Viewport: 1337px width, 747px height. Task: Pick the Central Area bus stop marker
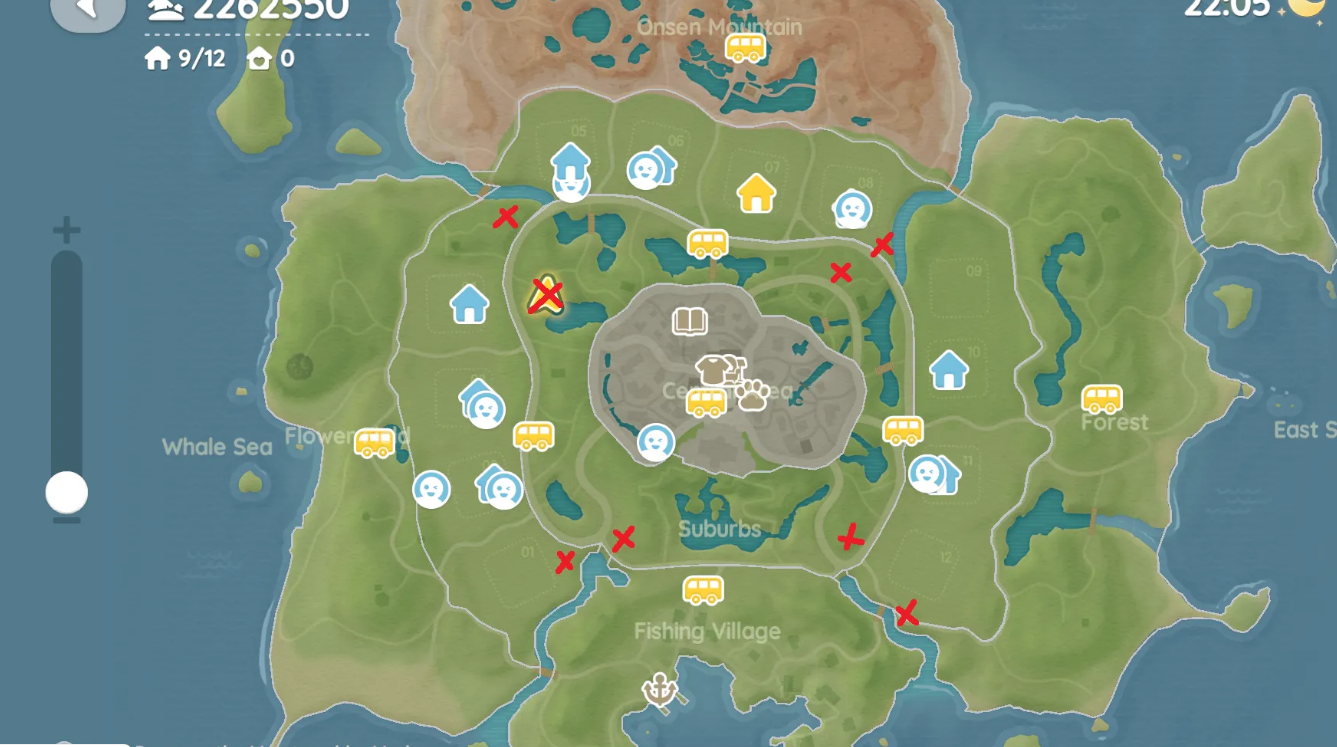click(706, 402)
